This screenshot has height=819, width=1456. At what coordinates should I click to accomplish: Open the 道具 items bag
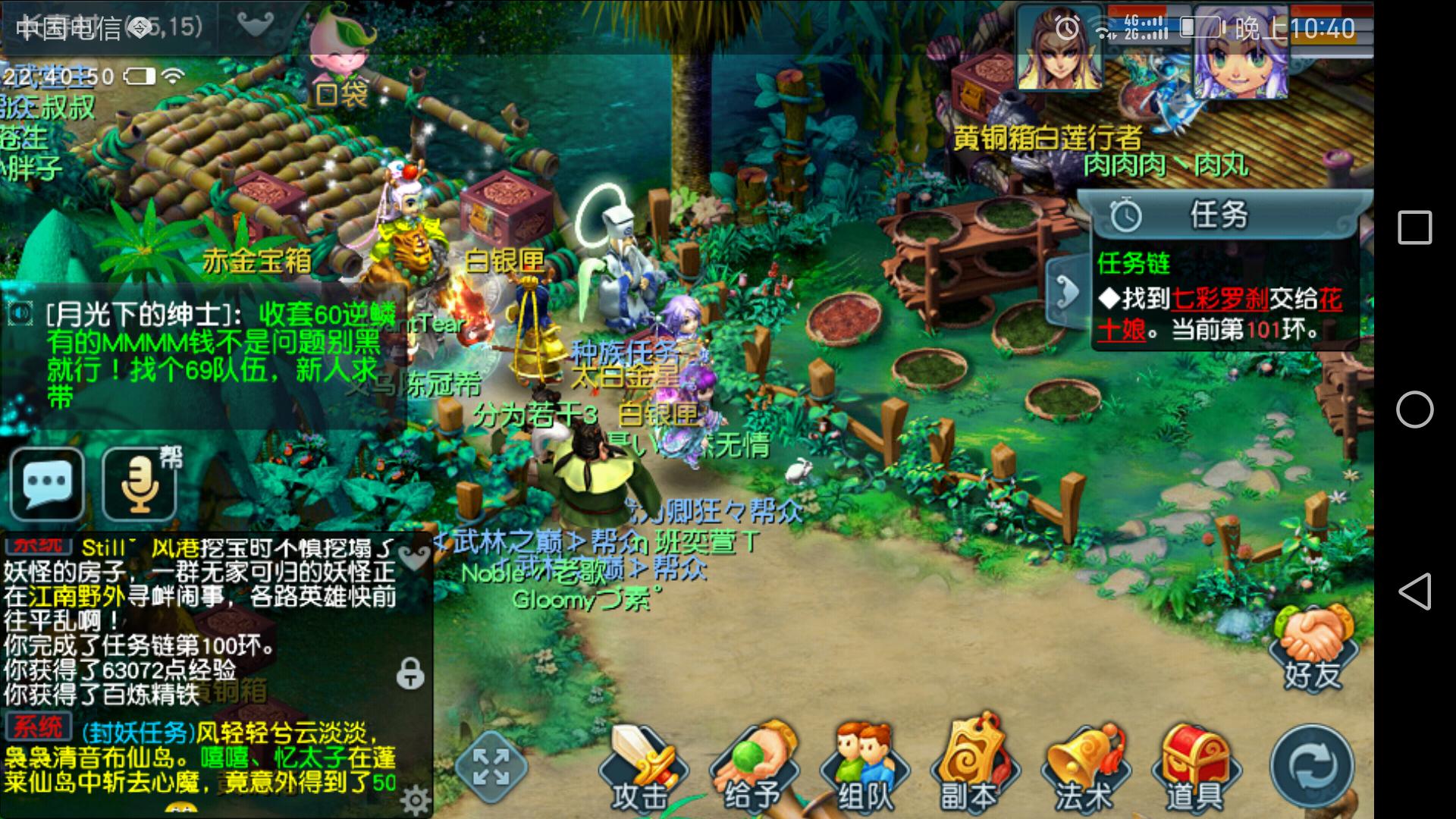1194,767
